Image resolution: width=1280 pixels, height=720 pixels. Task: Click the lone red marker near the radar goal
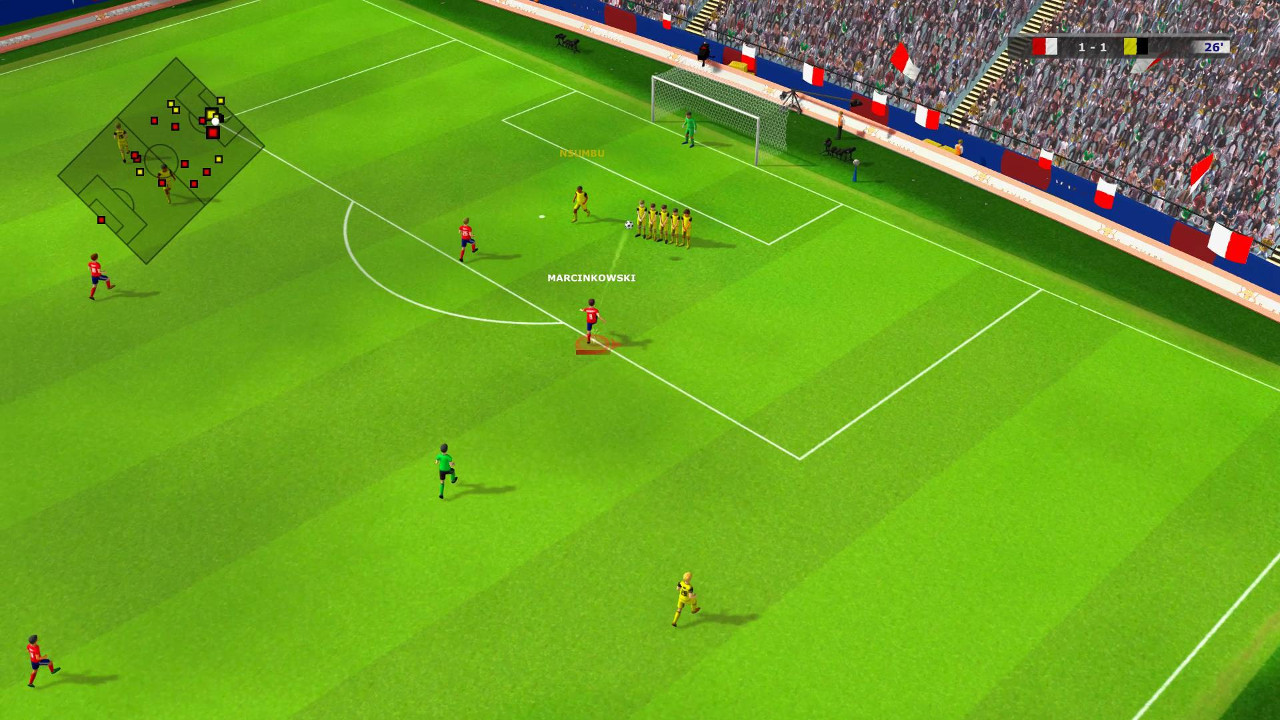101,219
